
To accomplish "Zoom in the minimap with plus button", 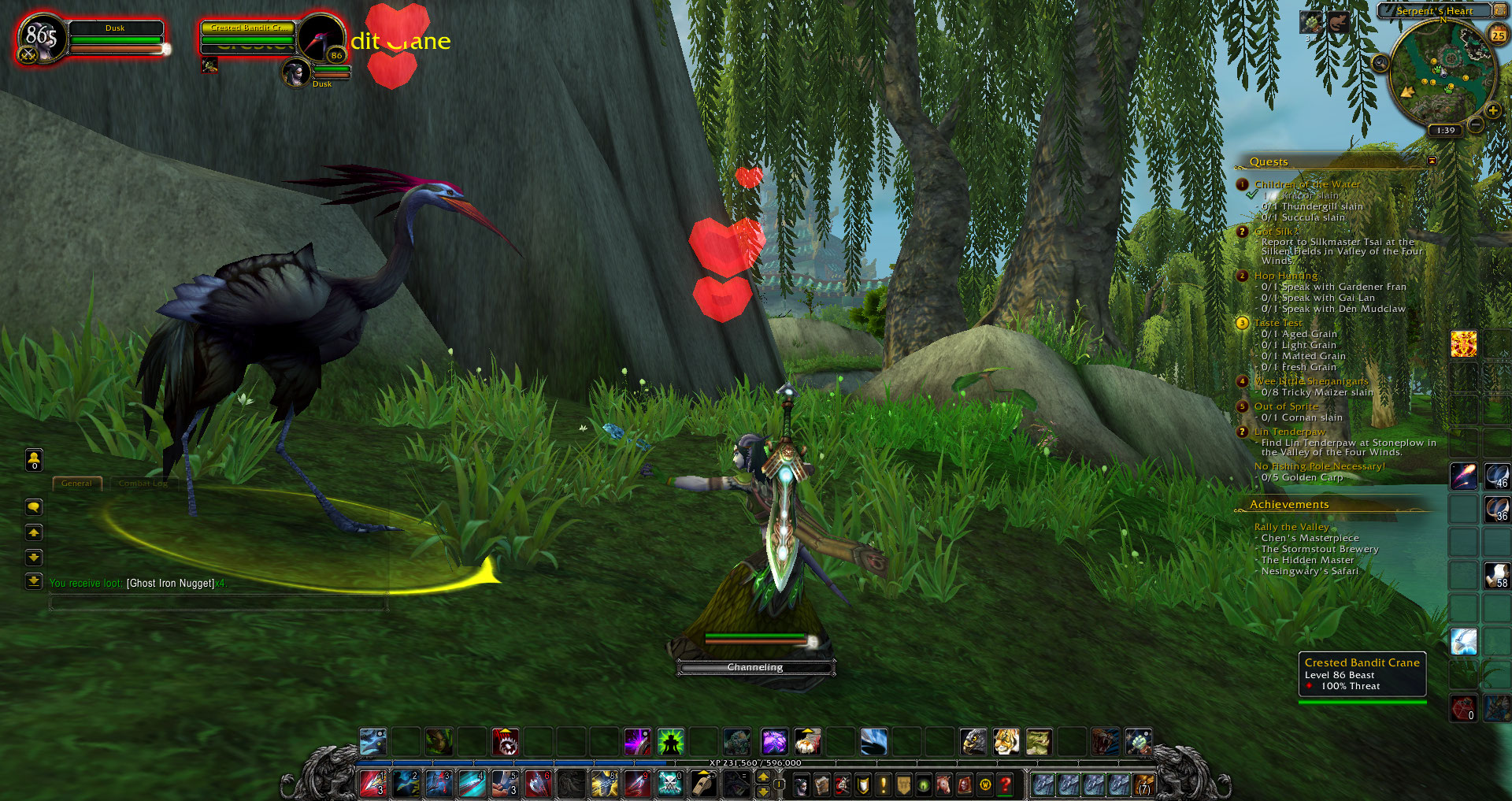I will click(1492, 110).
